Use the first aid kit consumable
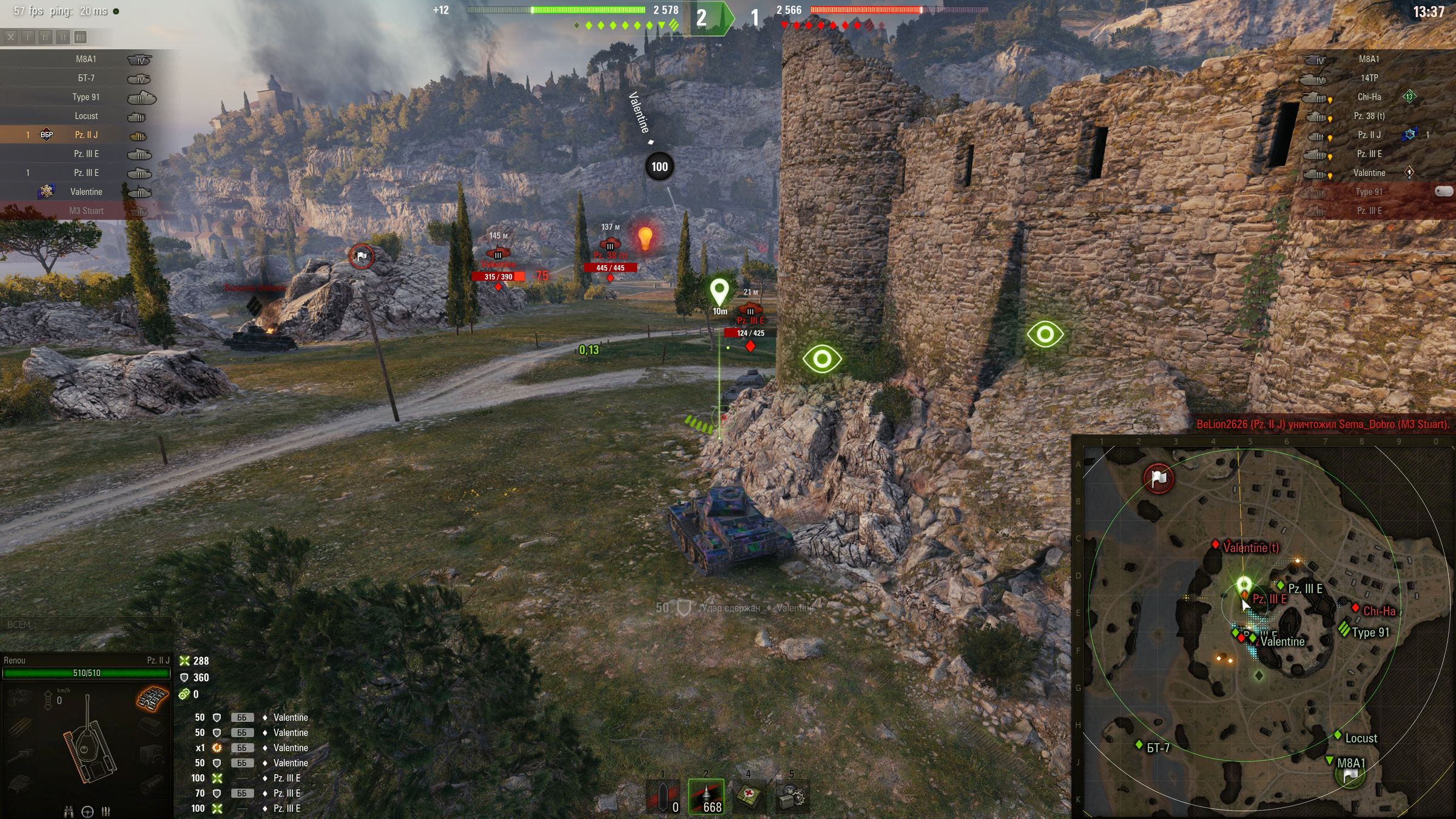This screenshot has height=819, width=1456. (x=749, y=796)
